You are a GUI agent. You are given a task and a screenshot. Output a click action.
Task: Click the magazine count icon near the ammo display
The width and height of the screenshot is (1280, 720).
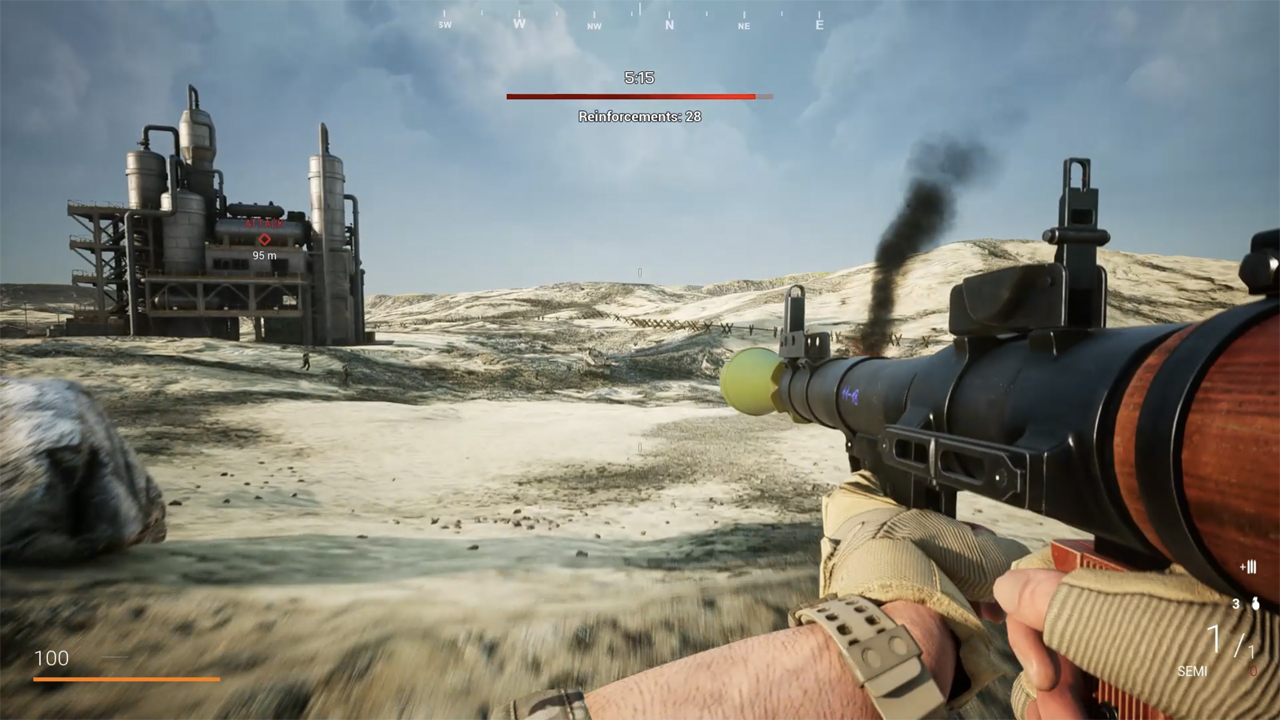tap(1248, 567)
